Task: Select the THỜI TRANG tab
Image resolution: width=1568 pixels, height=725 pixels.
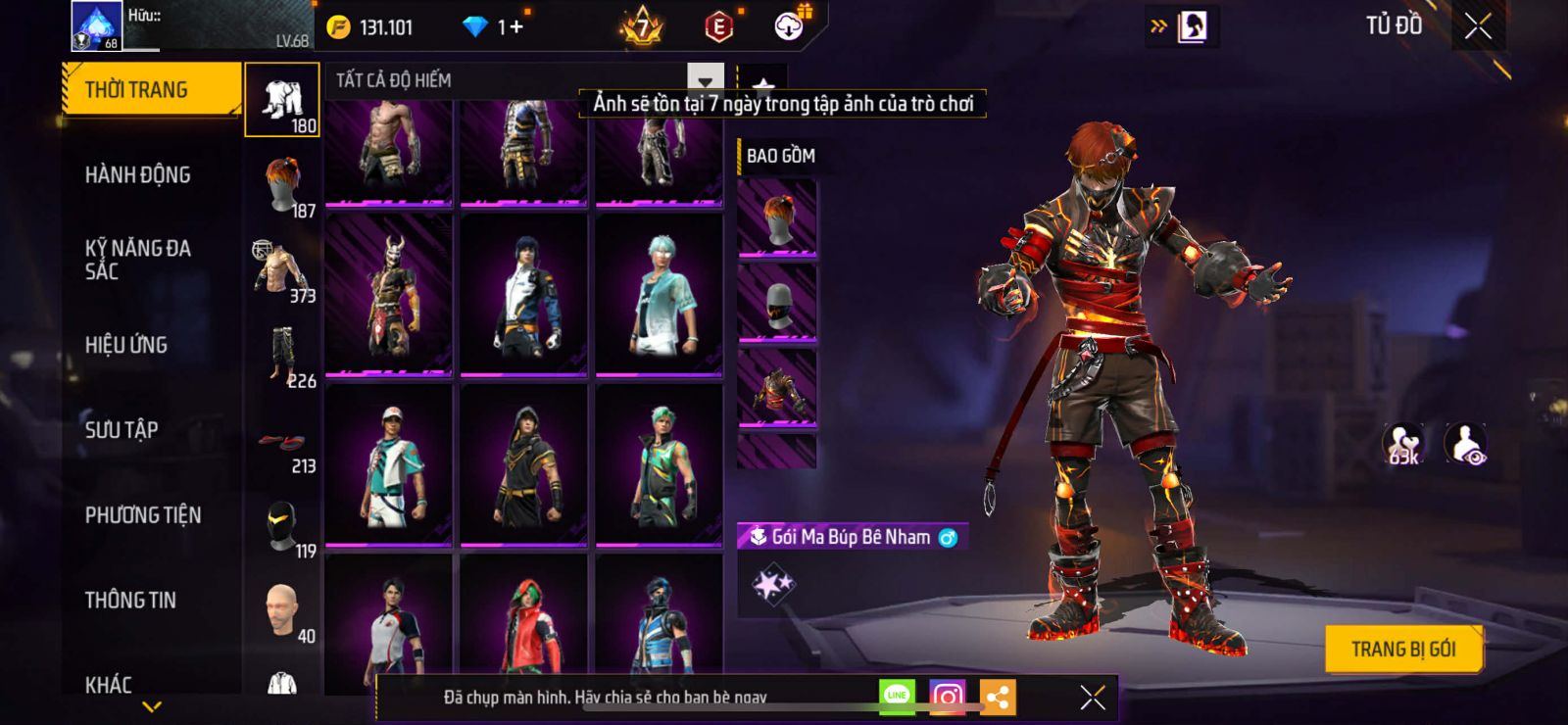Action: point(151,90)
